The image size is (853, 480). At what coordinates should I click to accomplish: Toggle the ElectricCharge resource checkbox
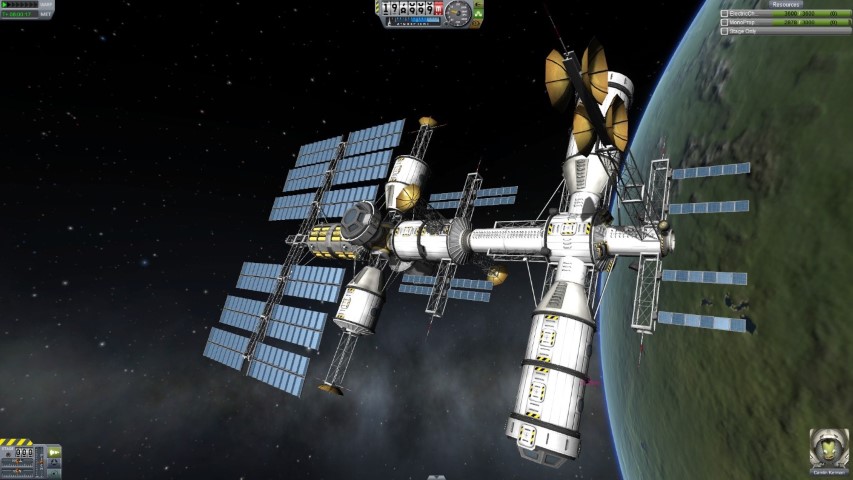(725, 13)
